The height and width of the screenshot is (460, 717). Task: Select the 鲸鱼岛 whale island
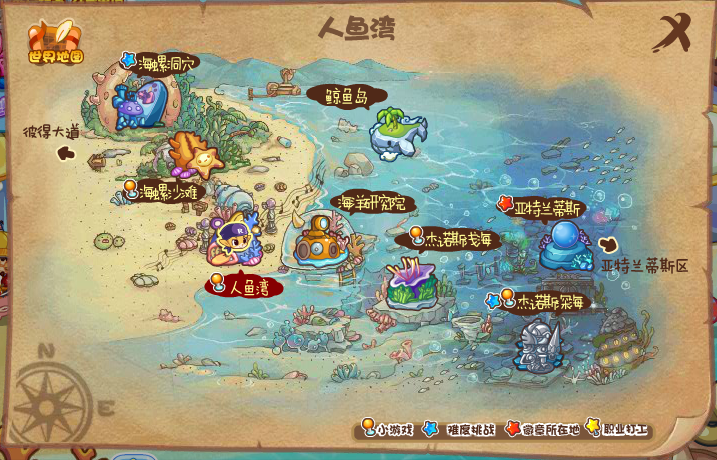pos(398,132)
